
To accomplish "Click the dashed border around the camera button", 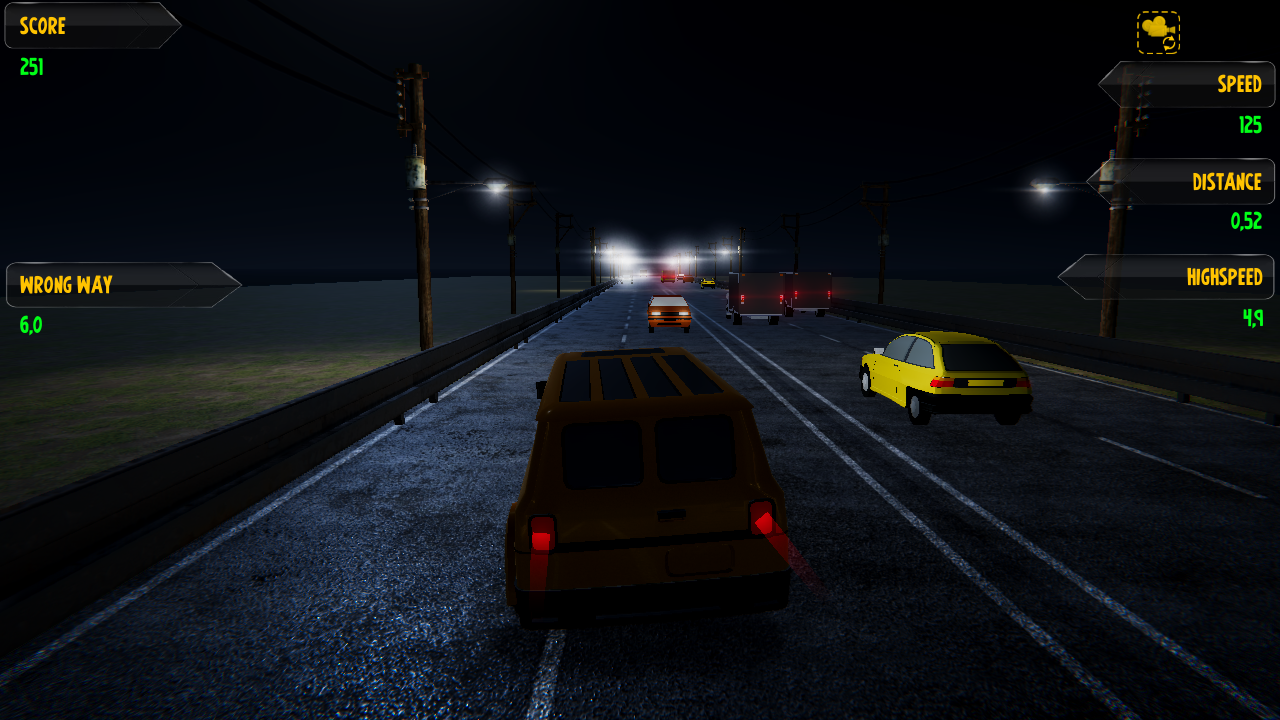I will coord(1137,30).
